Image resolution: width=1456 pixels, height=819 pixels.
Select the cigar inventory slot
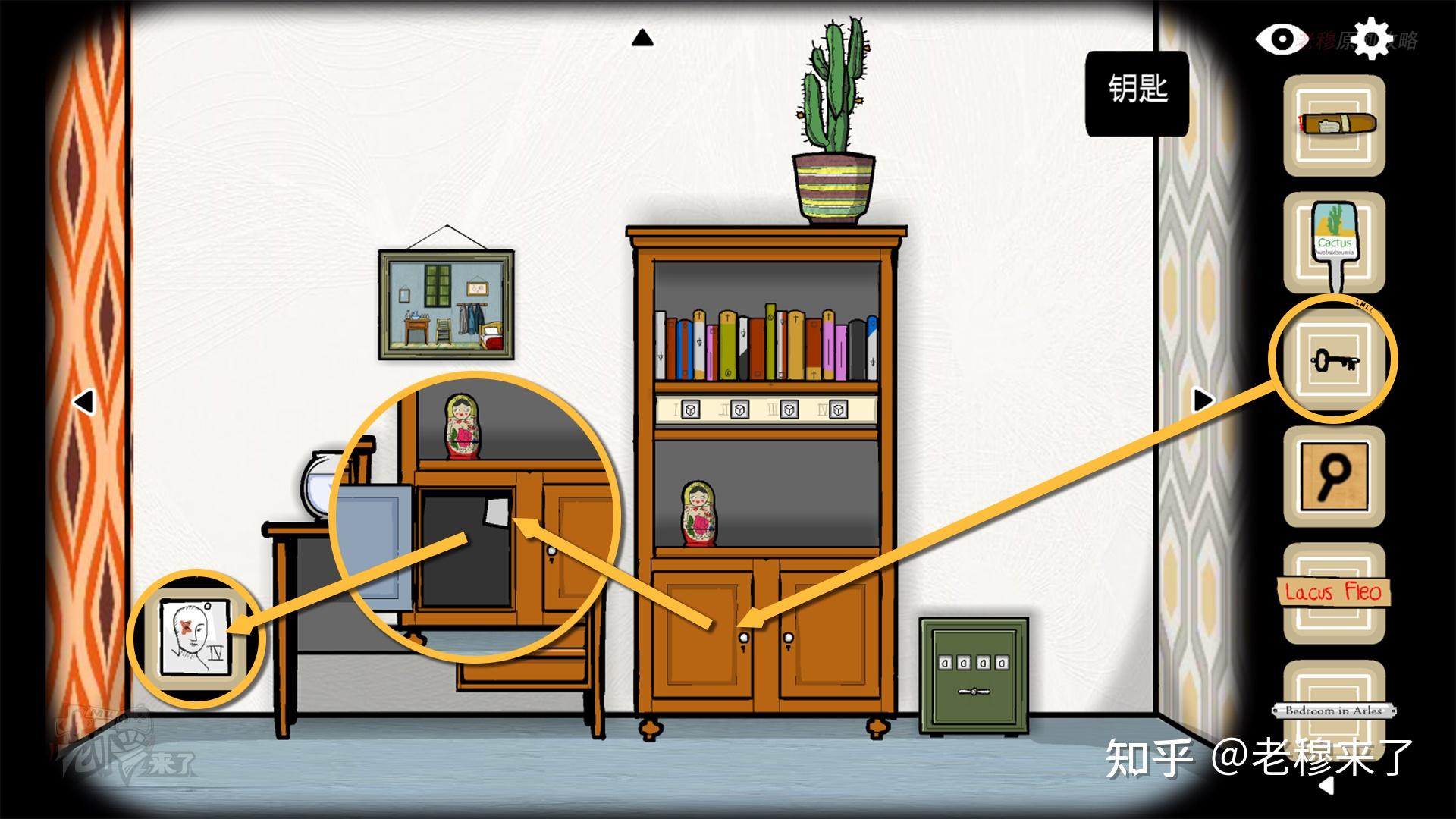pos(1334,125)
